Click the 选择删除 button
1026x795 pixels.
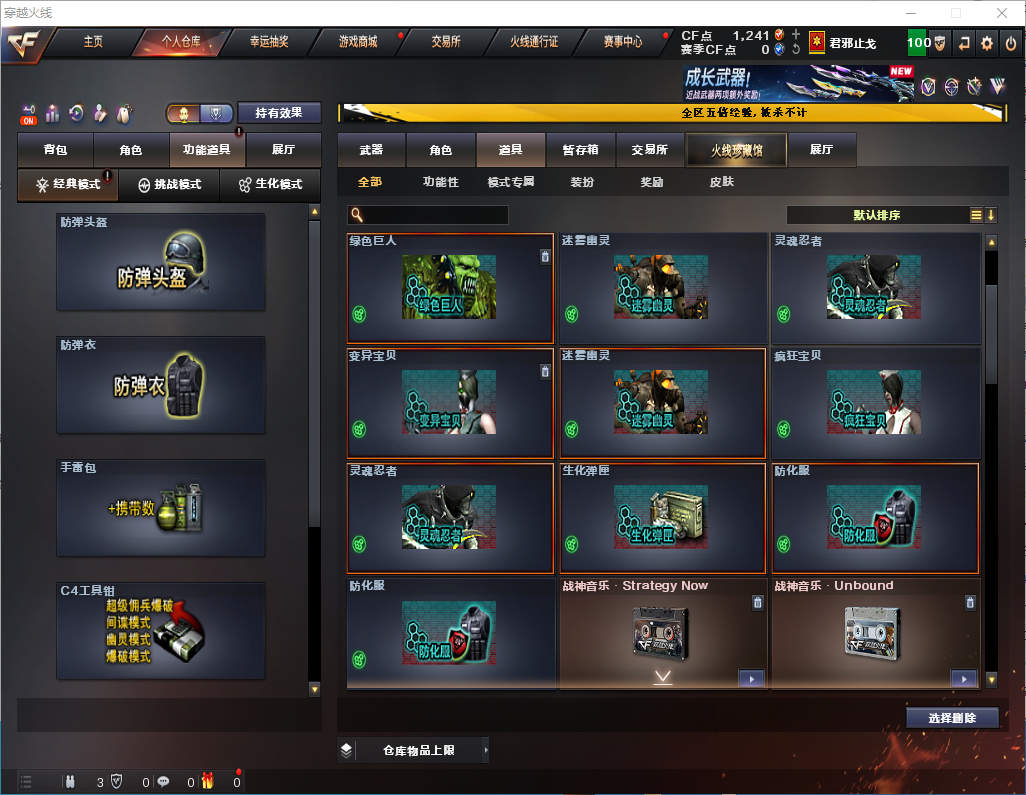point(952,718)
